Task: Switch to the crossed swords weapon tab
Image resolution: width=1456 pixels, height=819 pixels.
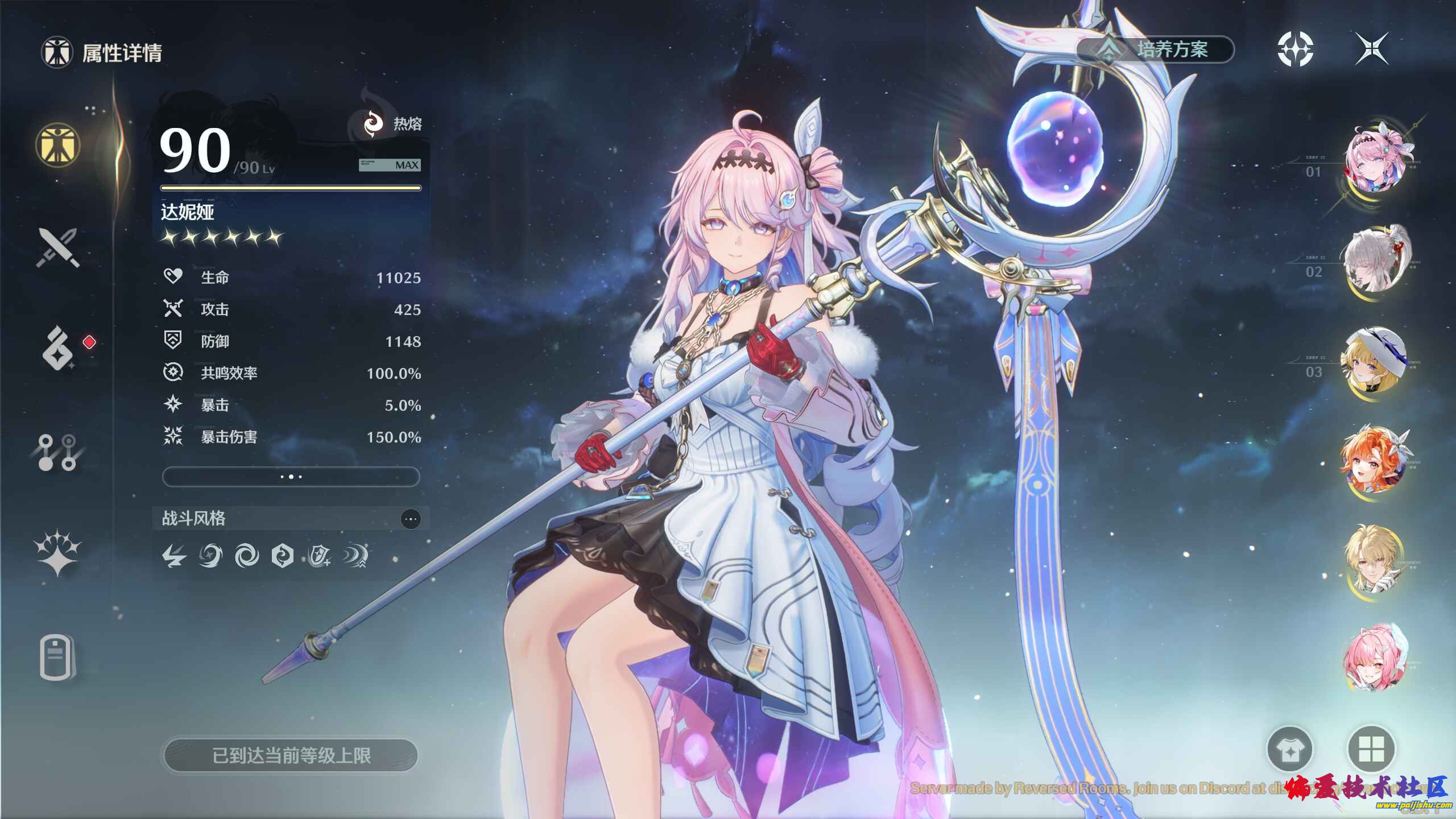Action: [x=57, y=248]
